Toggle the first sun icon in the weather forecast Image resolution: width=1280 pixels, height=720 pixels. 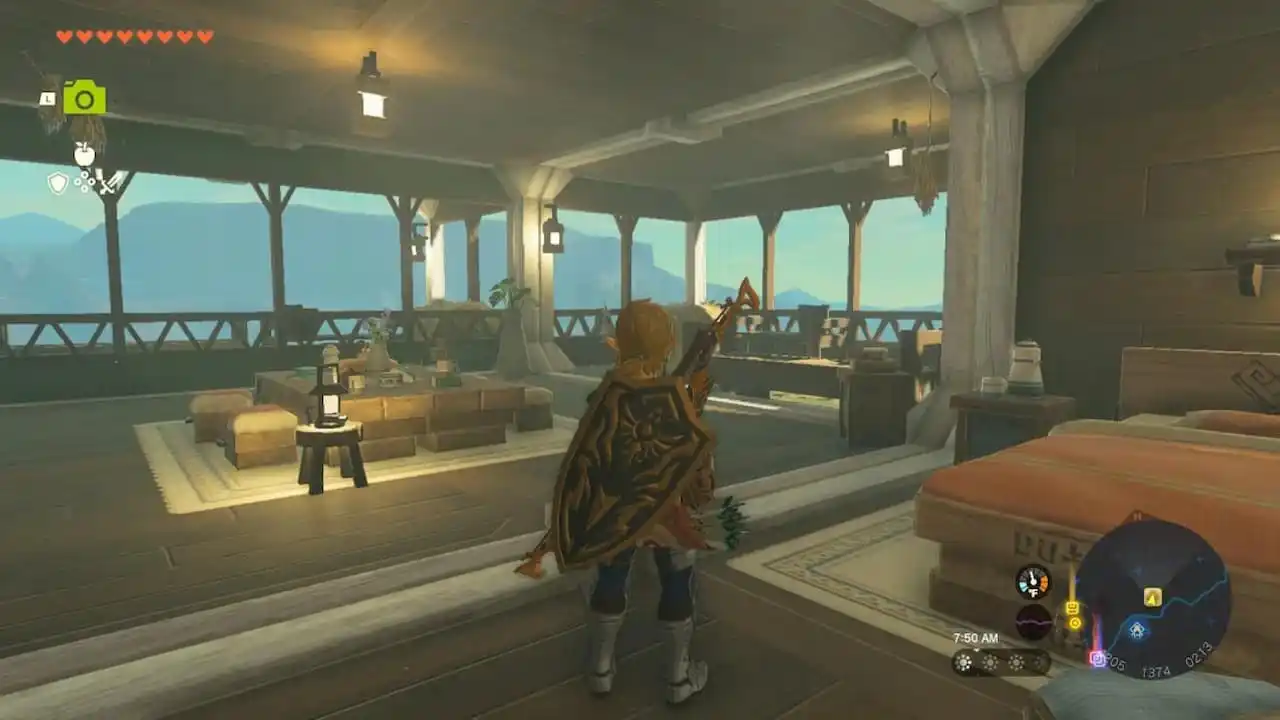pos(963,662)
